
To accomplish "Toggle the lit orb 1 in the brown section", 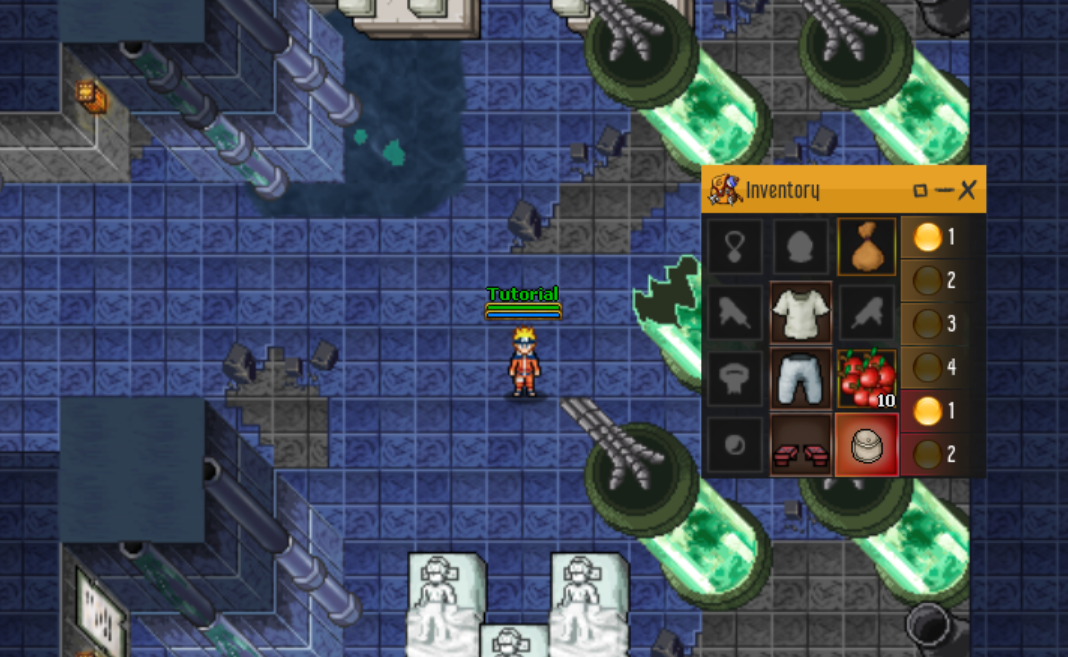I will tap(928, 237).
